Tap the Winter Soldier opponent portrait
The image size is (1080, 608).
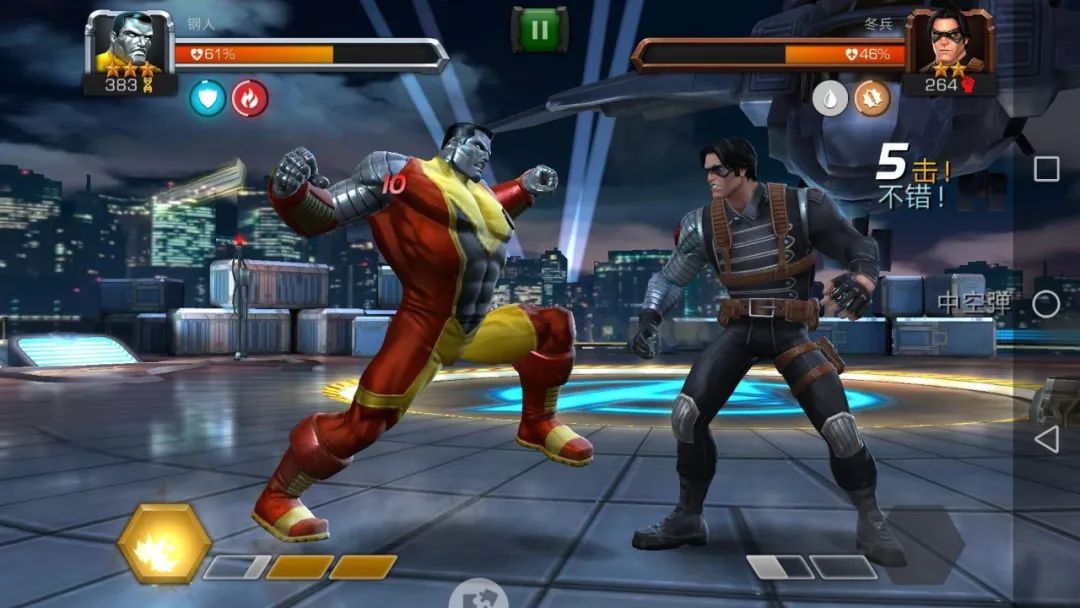(949, 44)
